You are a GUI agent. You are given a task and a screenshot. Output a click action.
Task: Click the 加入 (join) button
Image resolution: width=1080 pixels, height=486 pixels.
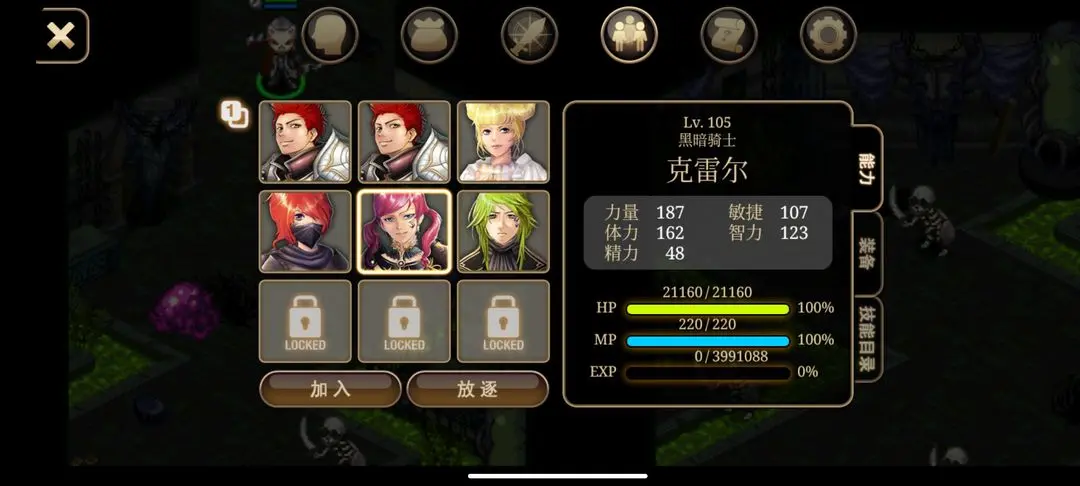pyautogui.click(x=330, y=389)
